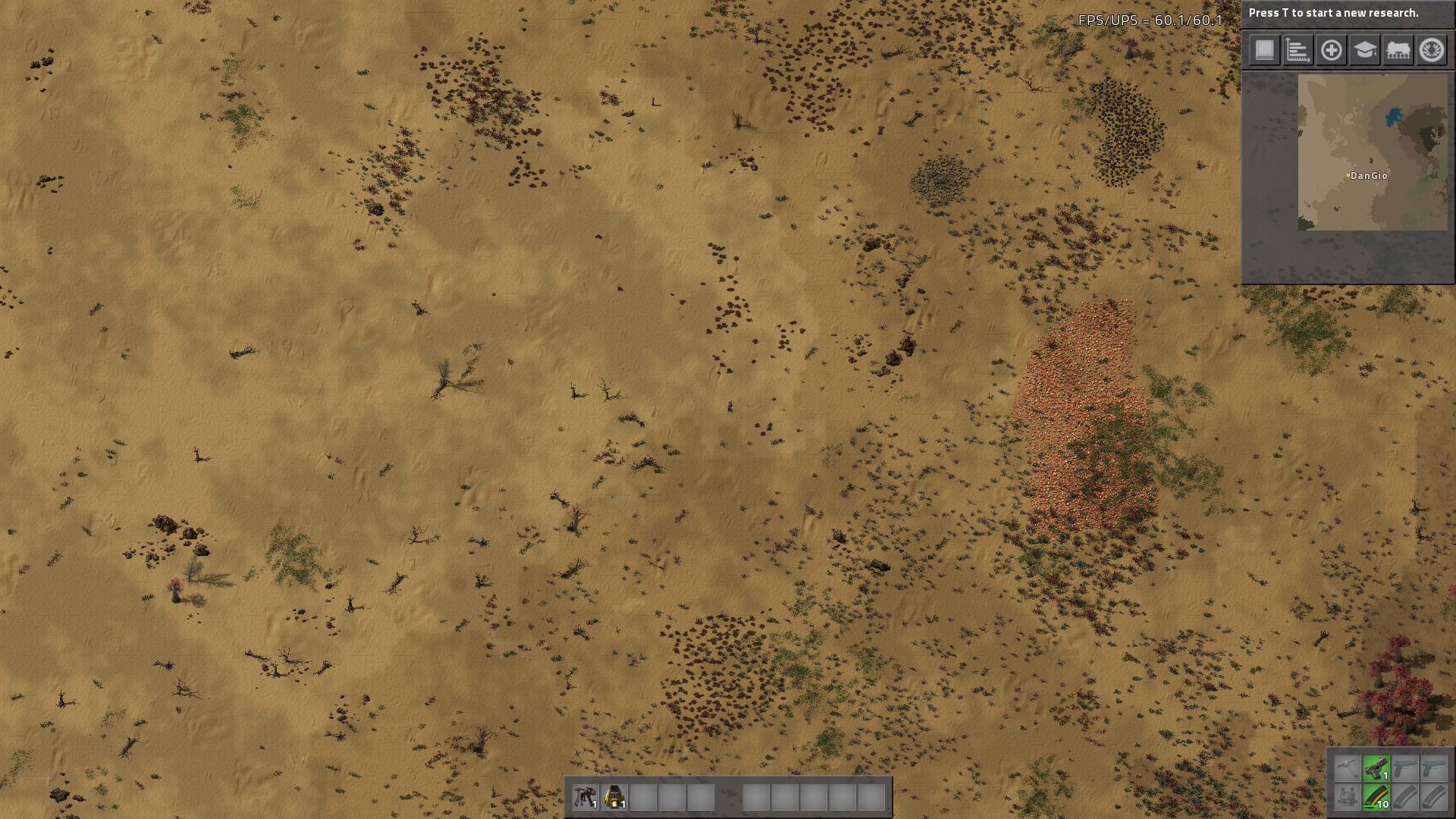Viewport: 1456px width, 819px height.
Task: Click the pickaxe tool slot
Action: coord(1347,768)
